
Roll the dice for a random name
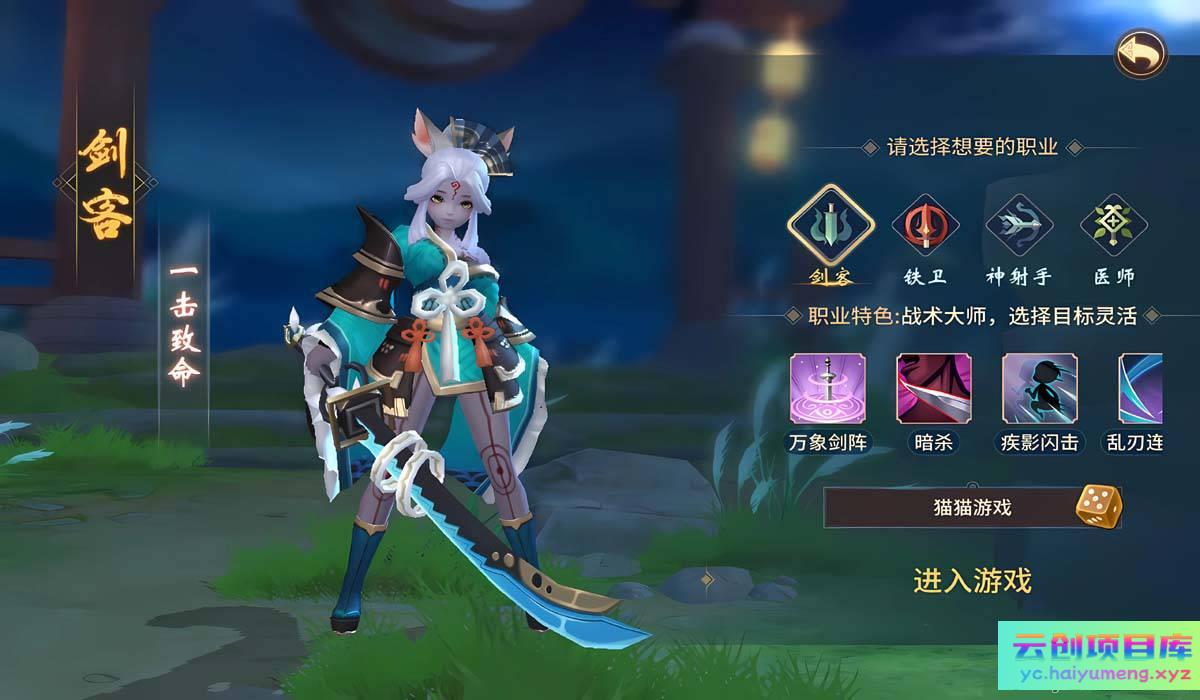(x=1097, y=506)
